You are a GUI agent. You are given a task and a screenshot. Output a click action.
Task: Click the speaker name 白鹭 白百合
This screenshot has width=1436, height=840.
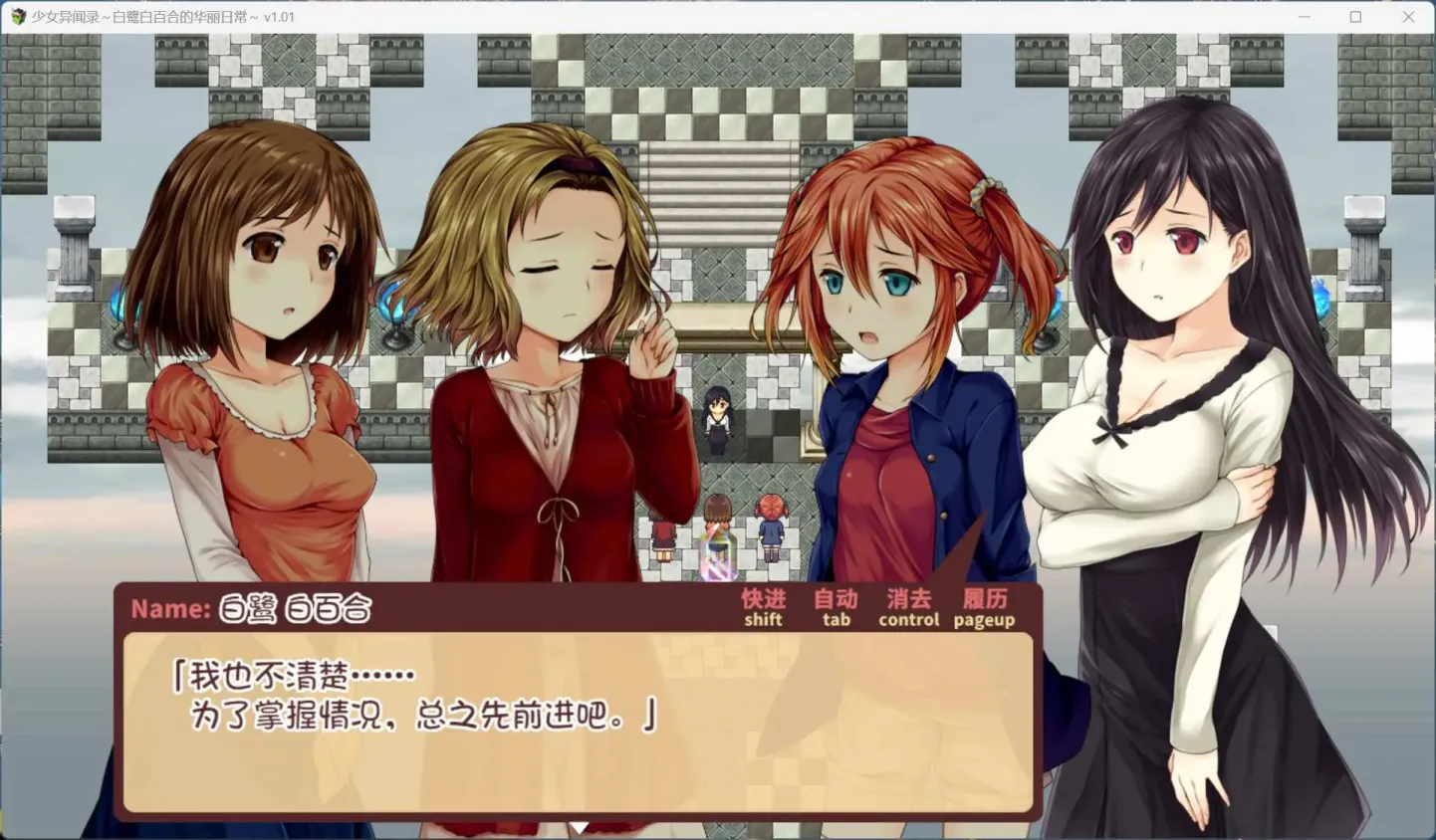coord(294,608)
